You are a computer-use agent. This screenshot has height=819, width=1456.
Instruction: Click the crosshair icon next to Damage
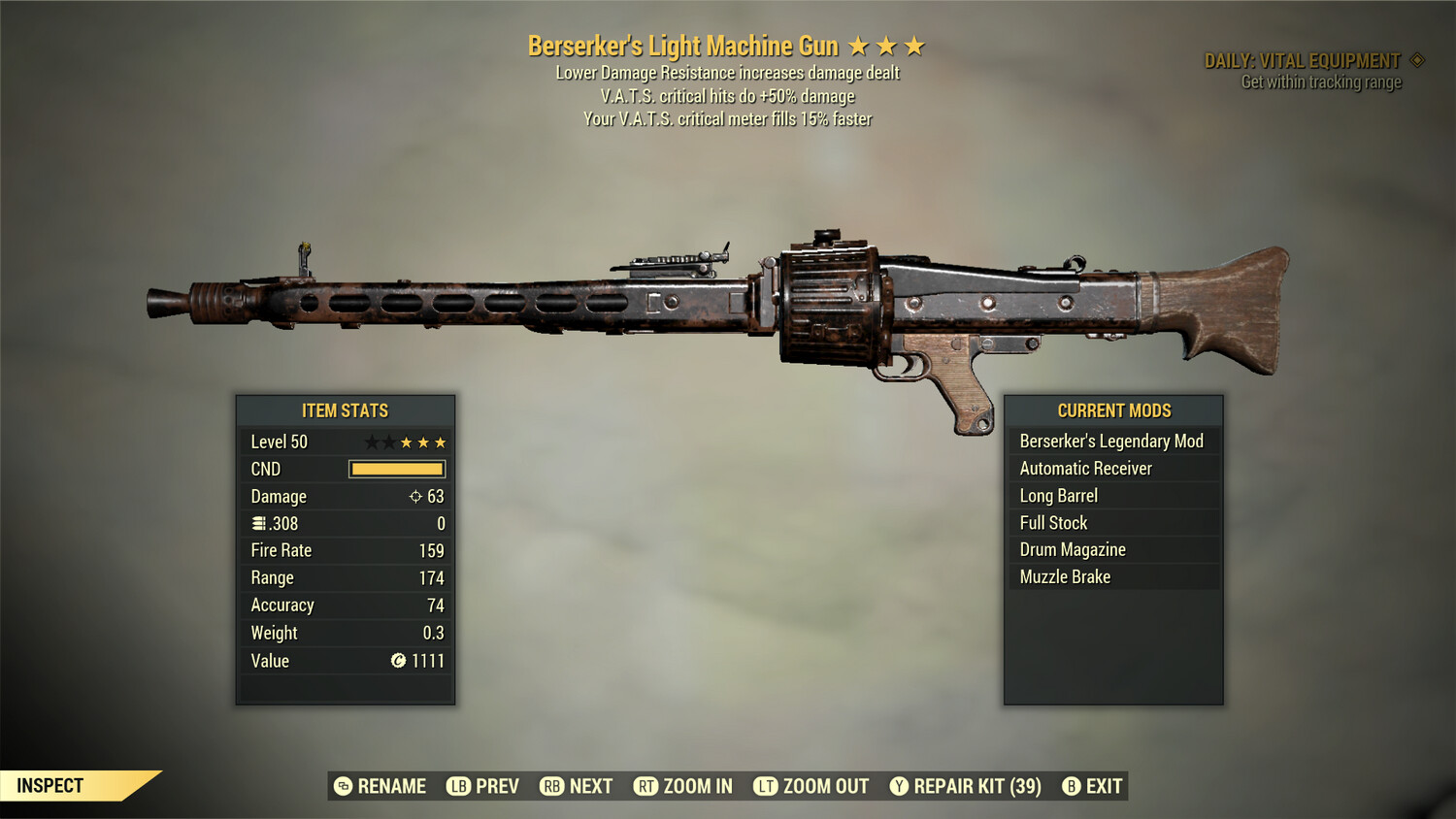[x=416, y=496]
